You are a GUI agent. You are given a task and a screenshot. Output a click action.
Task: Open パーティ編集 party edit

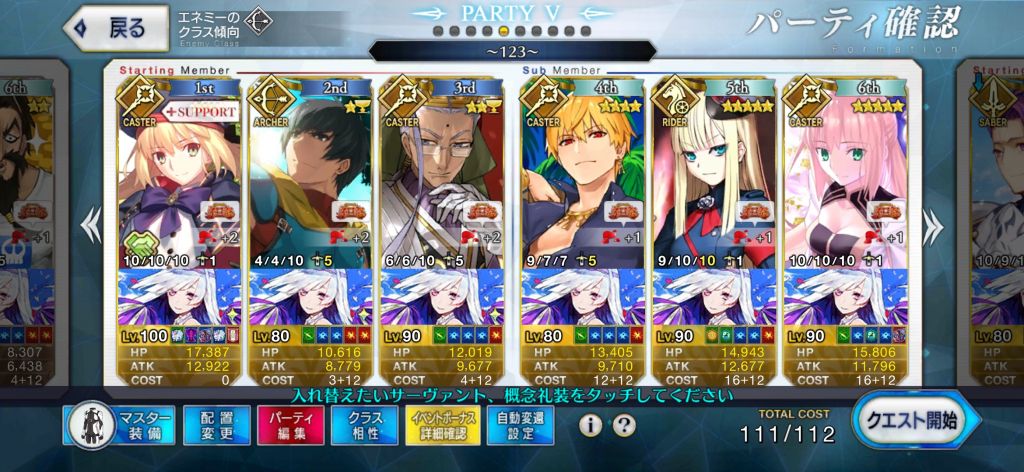click(292, 425)
